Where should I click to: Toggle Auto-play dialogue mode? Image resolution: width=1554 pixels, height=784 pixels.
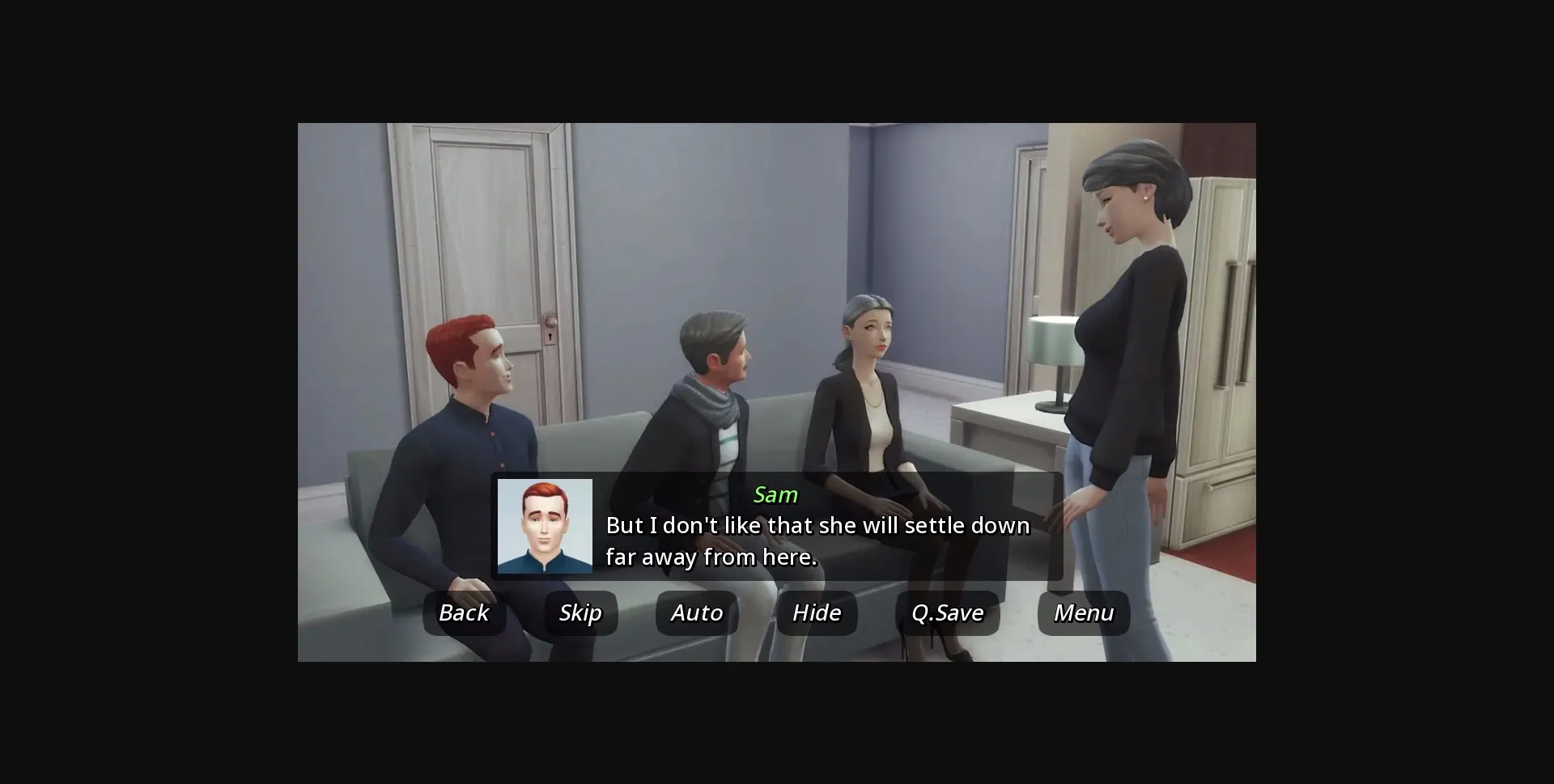[696, 613]
